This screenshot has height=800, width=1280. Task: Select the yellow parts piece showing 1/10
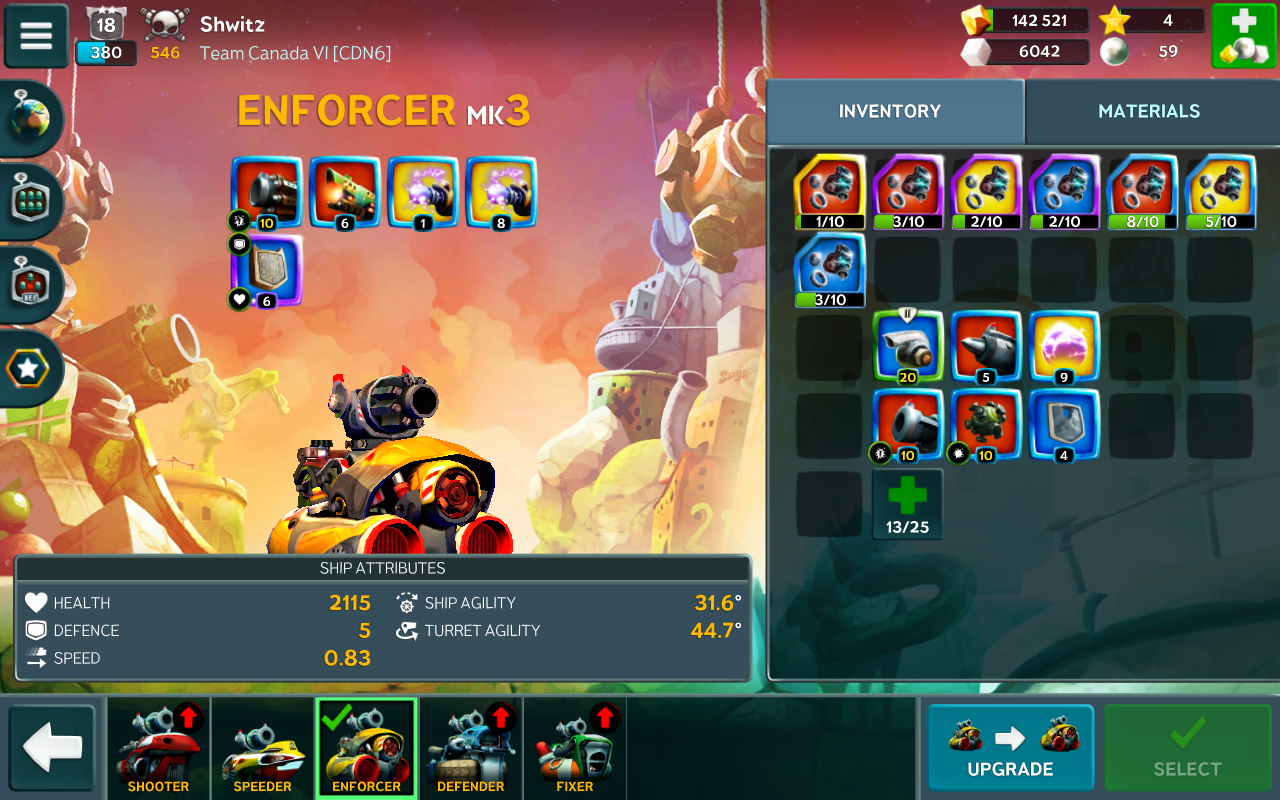click(829, 191)
